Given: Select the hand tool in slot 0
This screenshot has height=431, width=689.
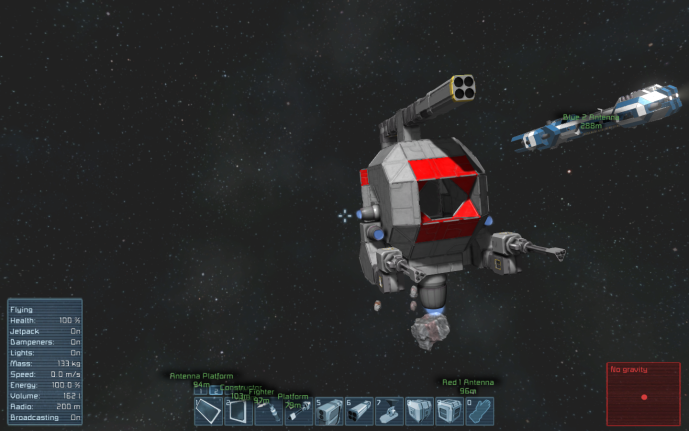Looking at the screenshot, I should pos(479,411).
